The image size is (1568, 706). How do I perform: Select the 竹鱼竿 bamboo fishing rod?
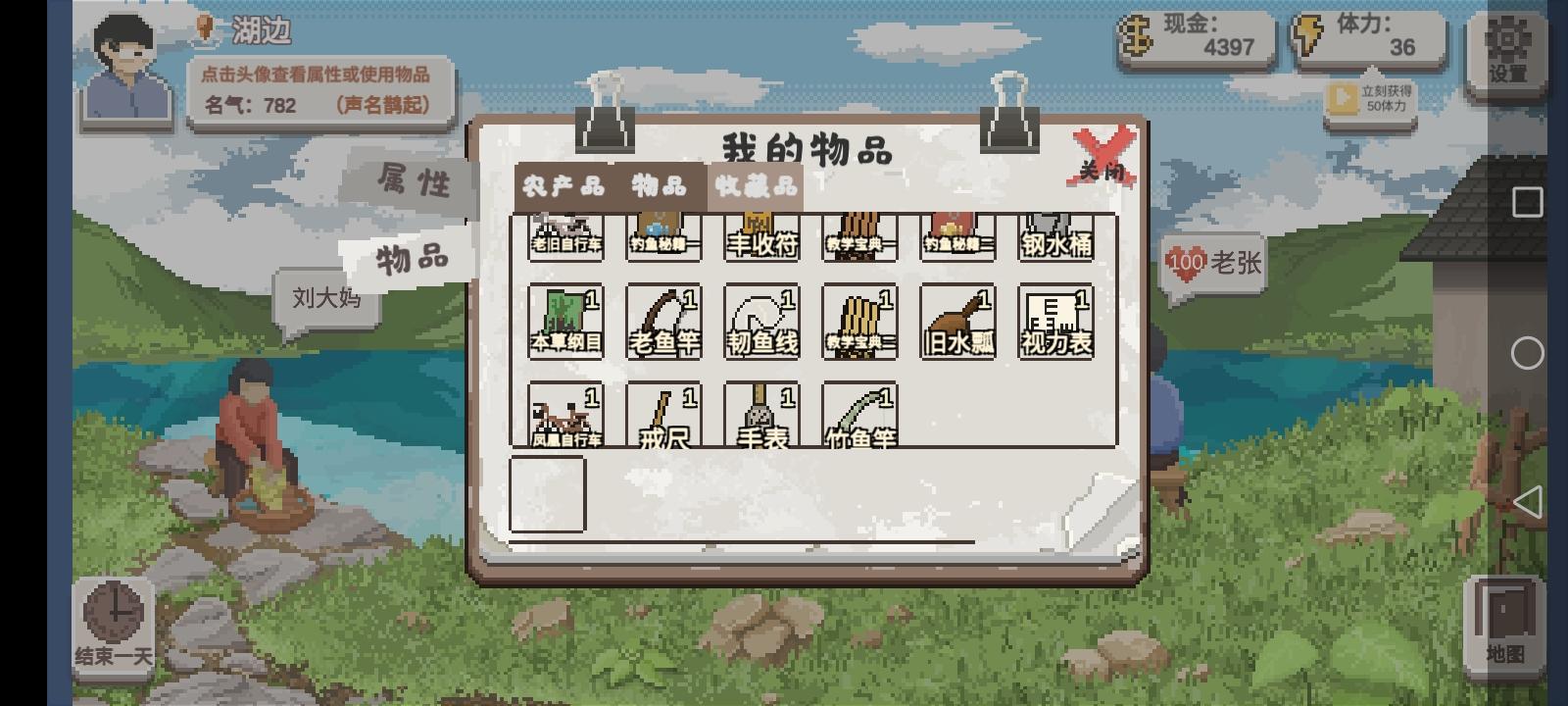point(859,417)
